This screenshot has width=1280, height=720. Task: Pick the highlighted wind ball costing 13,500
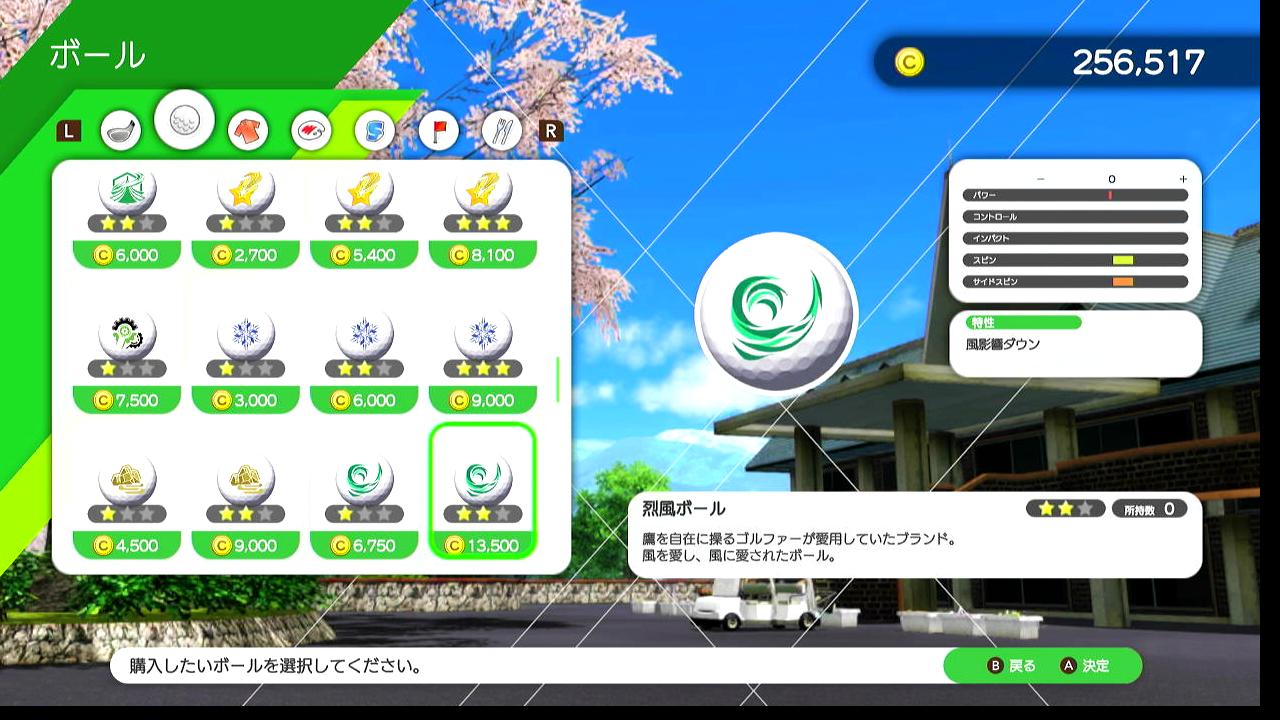point(483,492)
